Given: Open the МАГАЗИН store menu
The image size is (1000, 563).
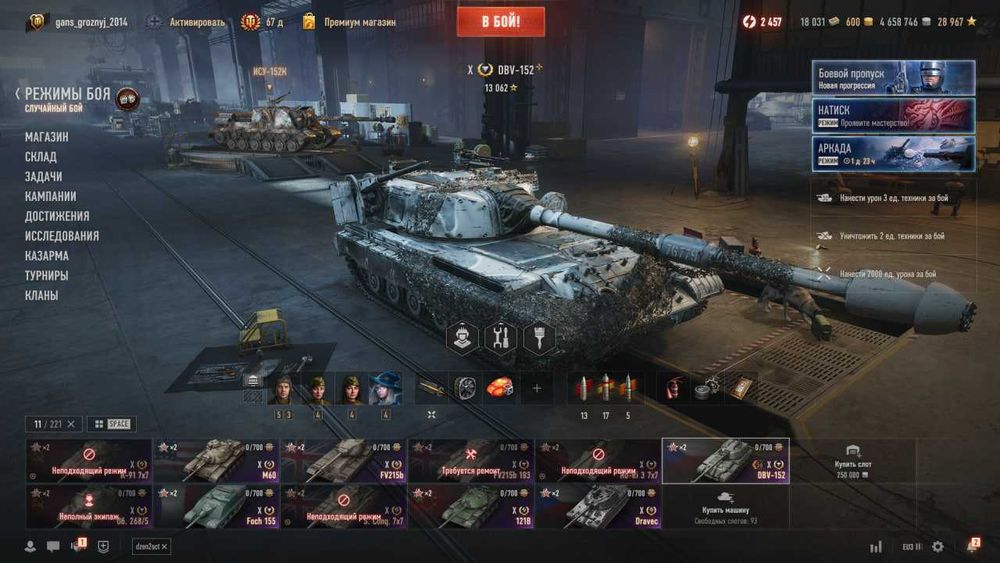Looking at the screenshot, I should coord(47,137).
